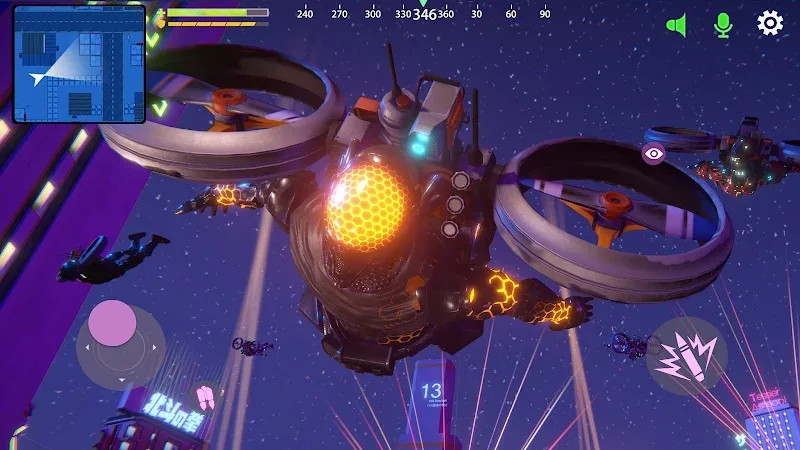800x450 pixels.
Task: Open the blue minimap
Action: click(79, 64)
